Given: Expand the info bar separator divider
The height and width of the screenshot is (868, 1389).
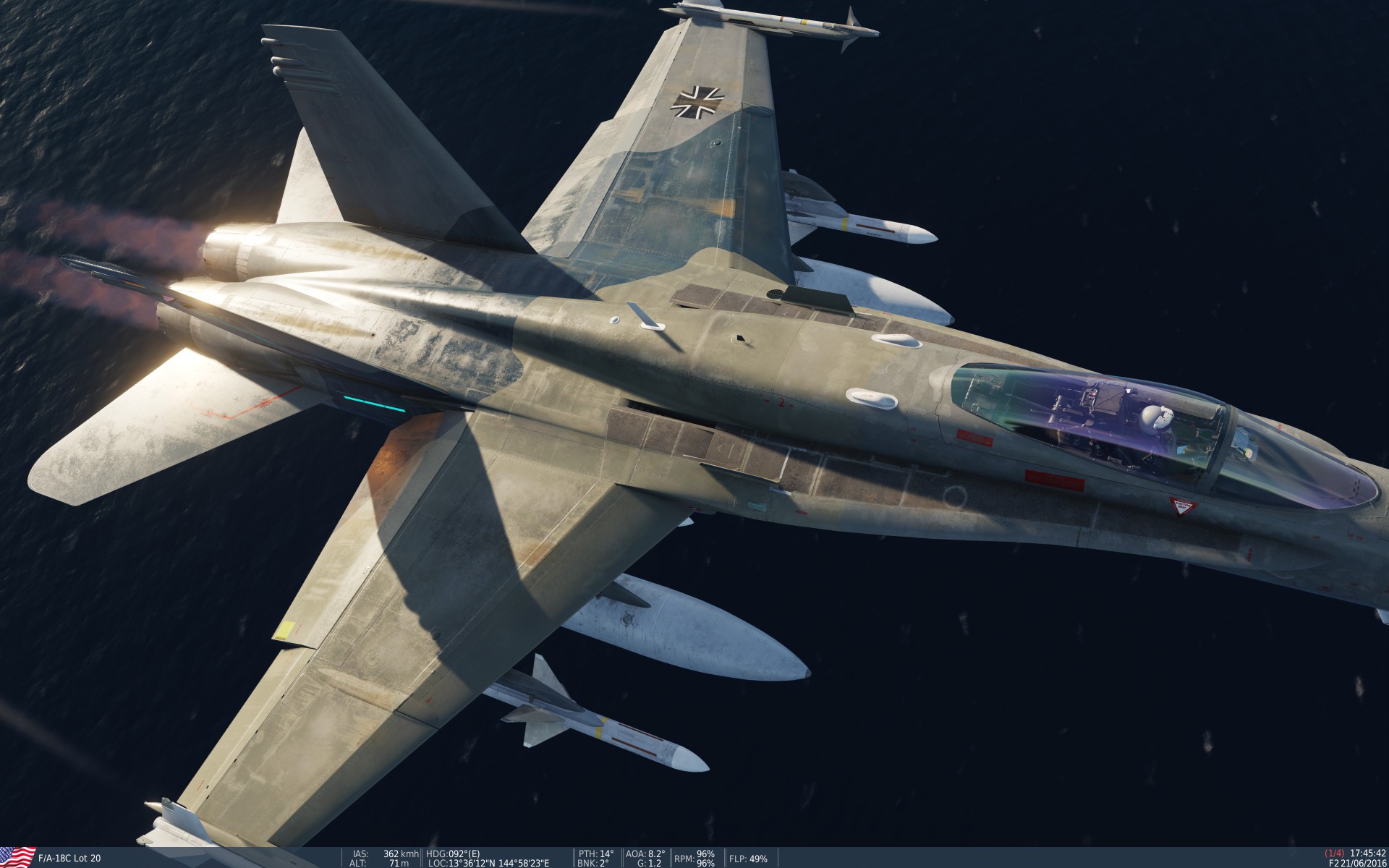Looking at the screenshot, I should click(x=420, y=858).
